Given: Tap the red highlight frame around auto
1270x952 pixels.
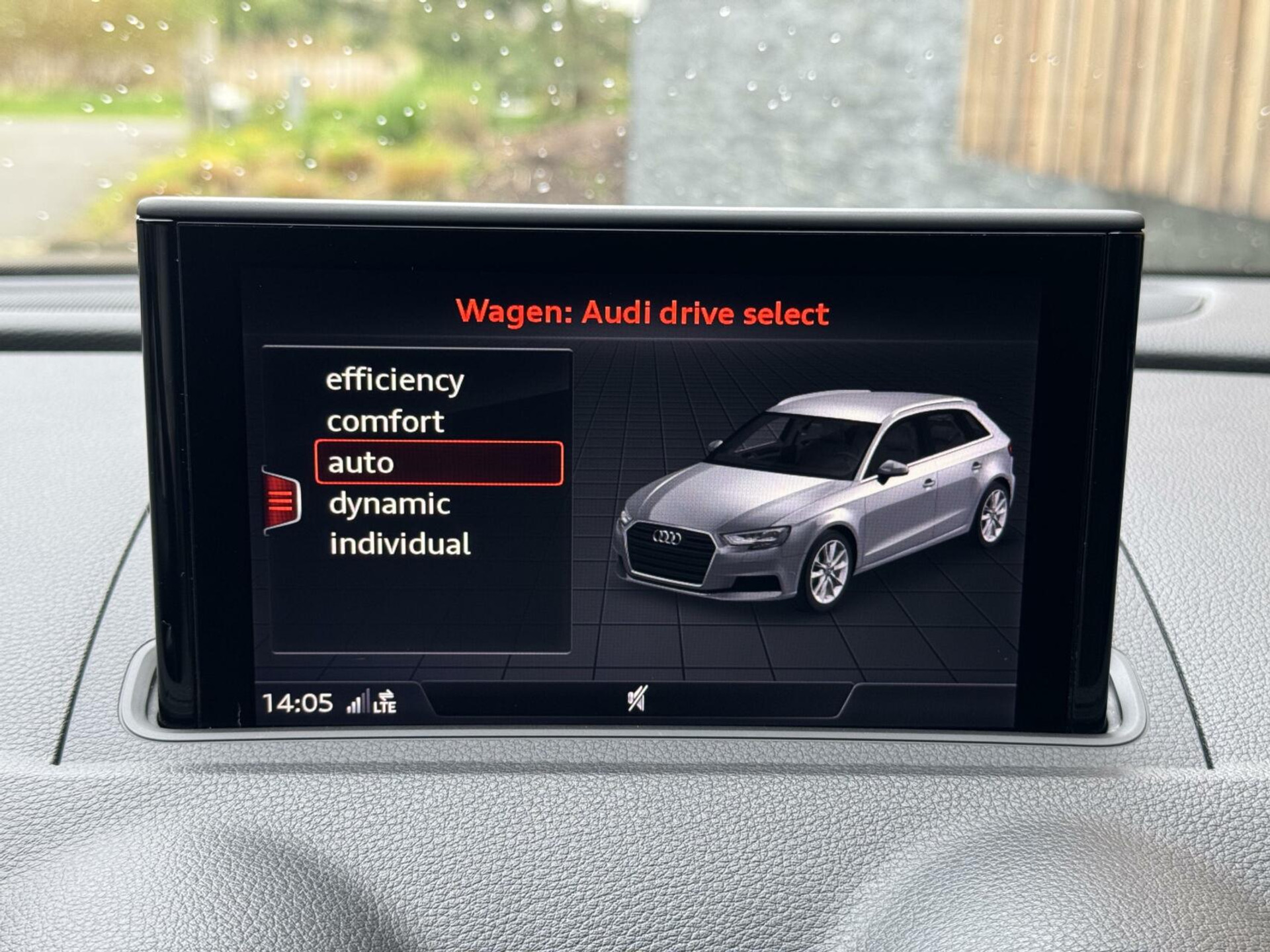Looking at the screenshot, I should [x=440, y=463].
